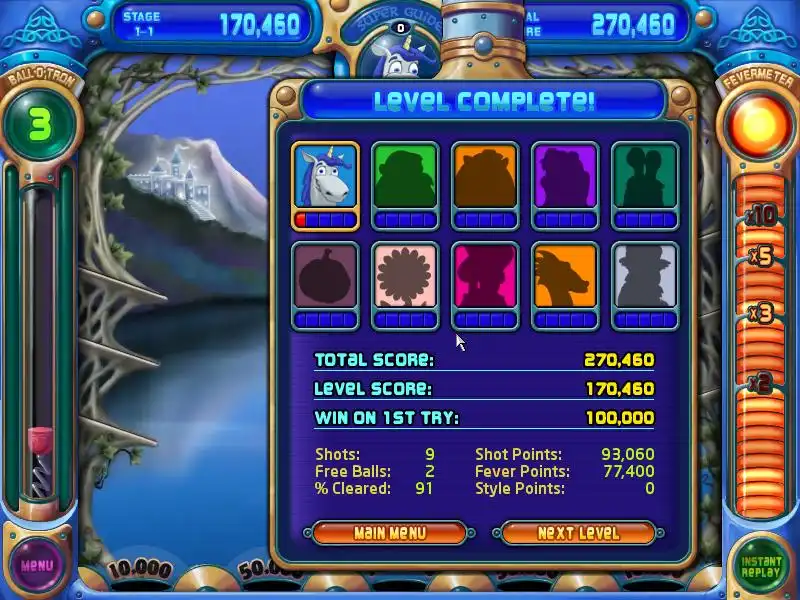Select the dragon silhouette on orange tile
Viewport: 800px width, 600px height.
coord(565,276)
